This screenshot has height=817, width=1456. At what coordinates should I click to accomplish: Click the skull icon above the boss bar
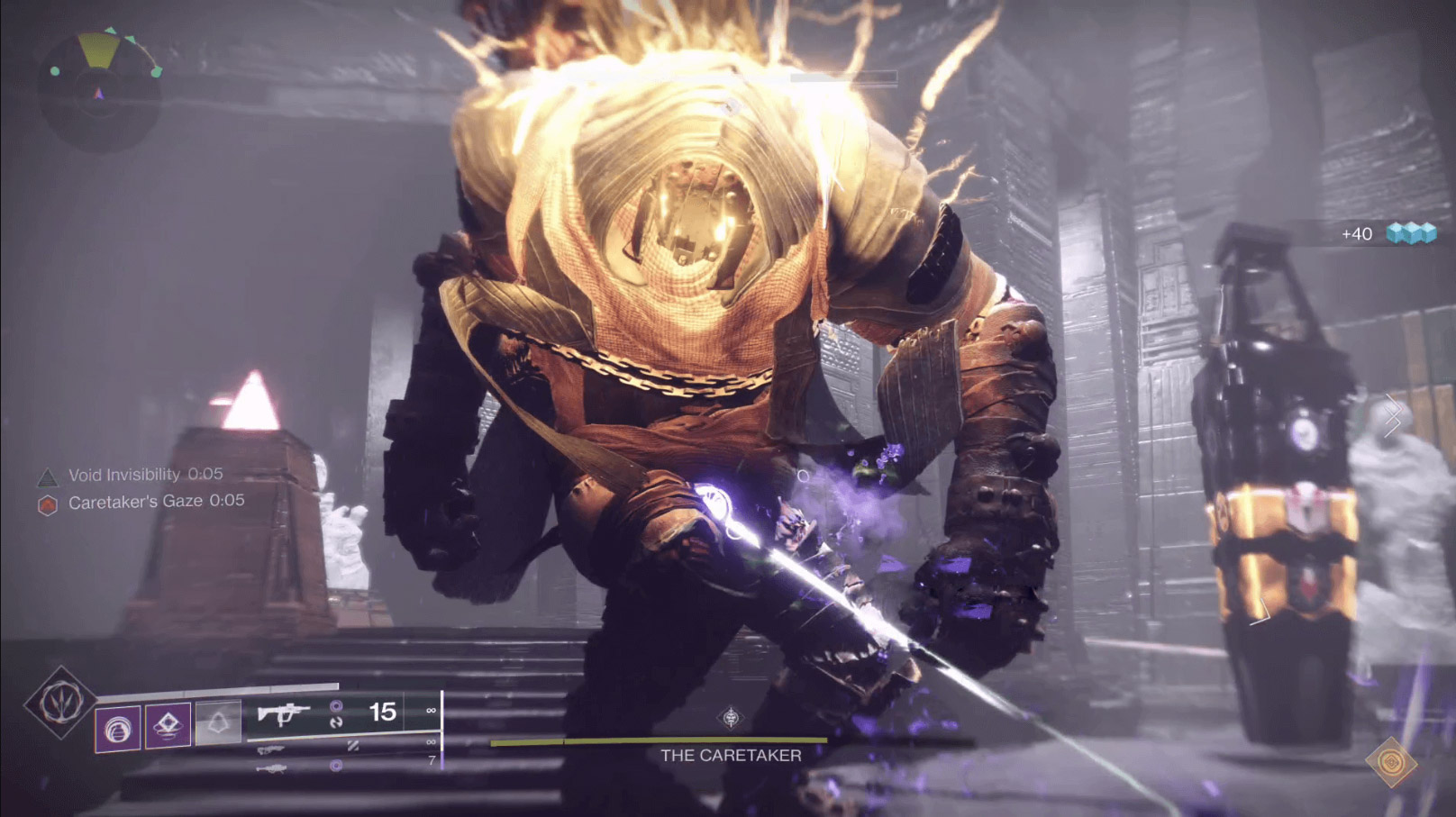731,718
